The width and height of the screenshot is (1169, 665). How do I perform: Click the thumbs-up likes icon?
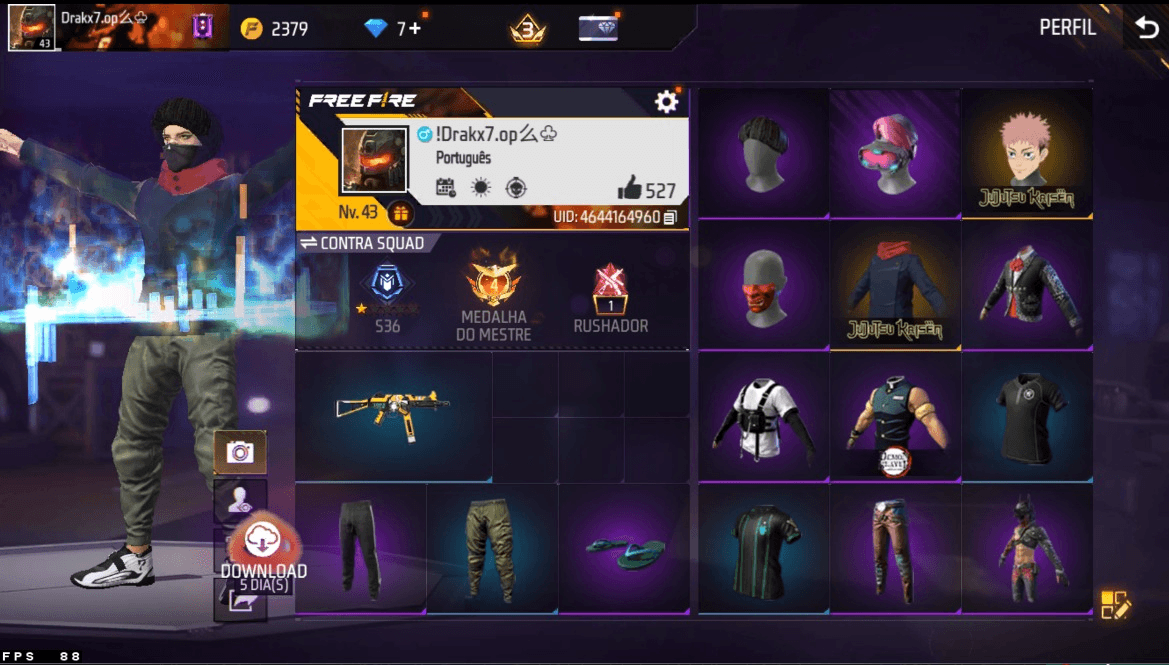point(629,187)
